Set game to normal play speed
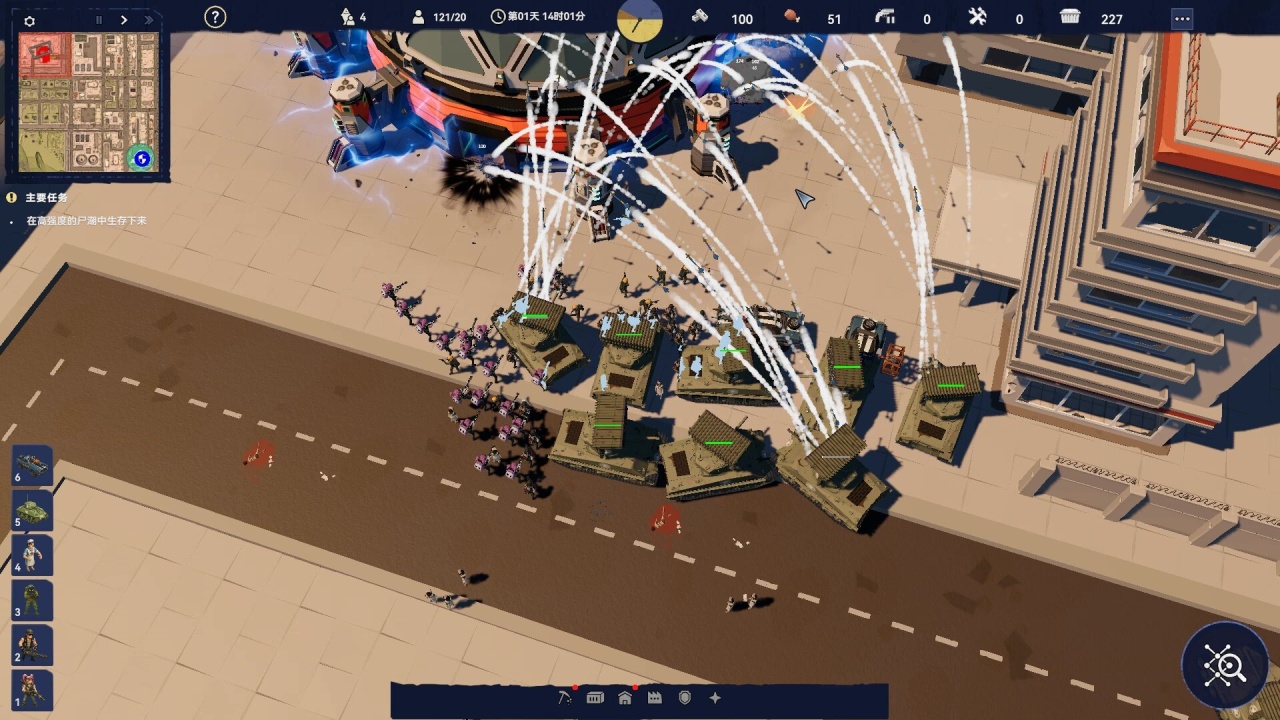 click(x=124, y=20)
